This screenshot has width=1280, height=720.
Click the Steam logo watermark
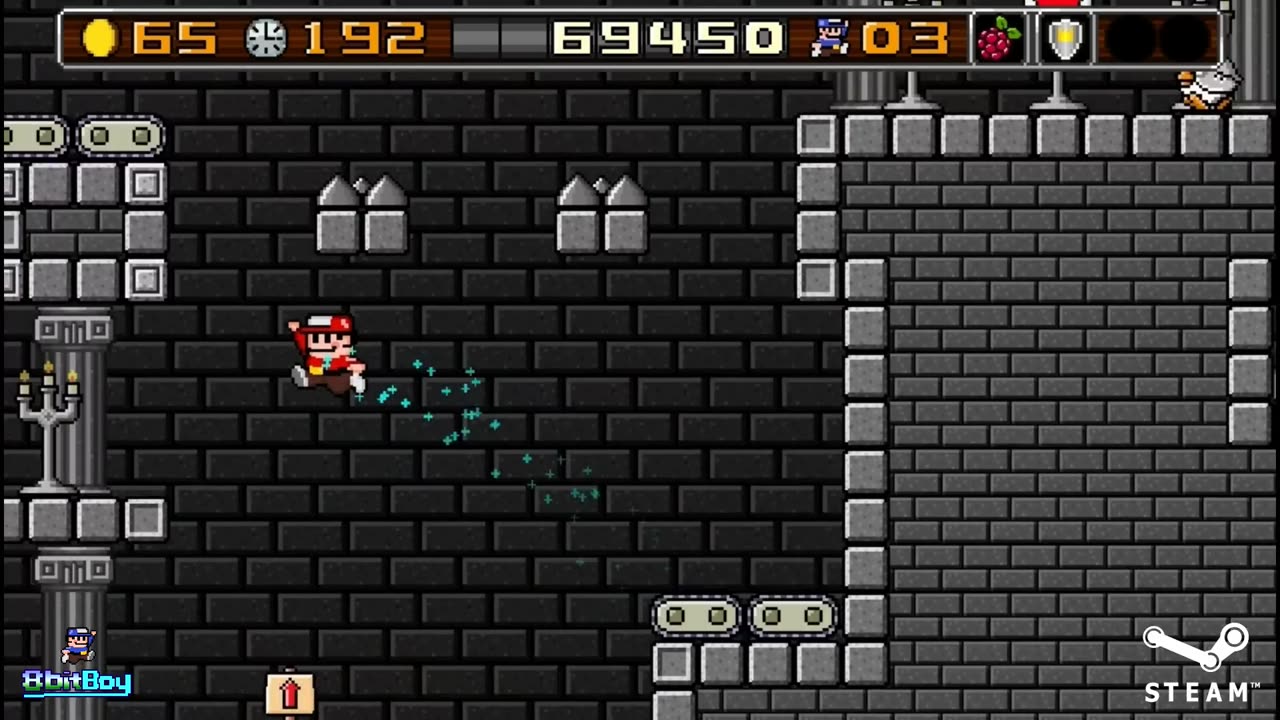[x=1200, y=662]
